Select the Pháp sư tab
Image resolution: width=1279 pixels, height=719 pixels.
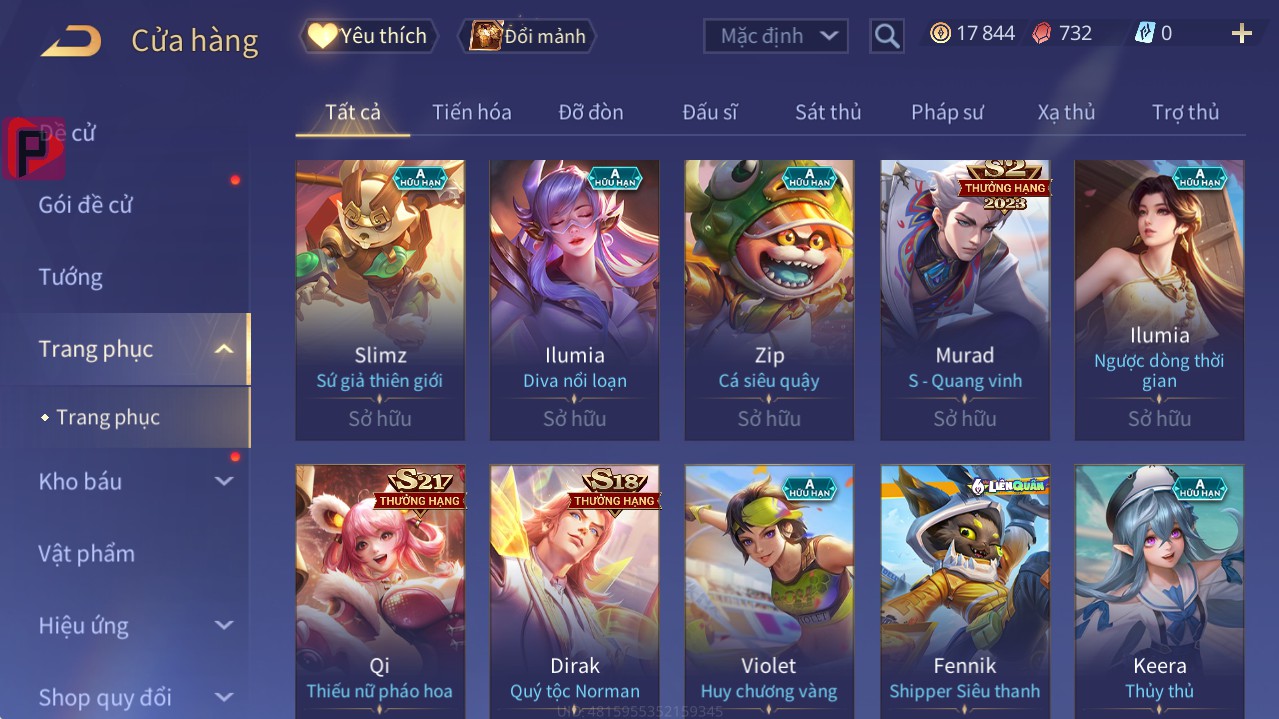[947, 112]
